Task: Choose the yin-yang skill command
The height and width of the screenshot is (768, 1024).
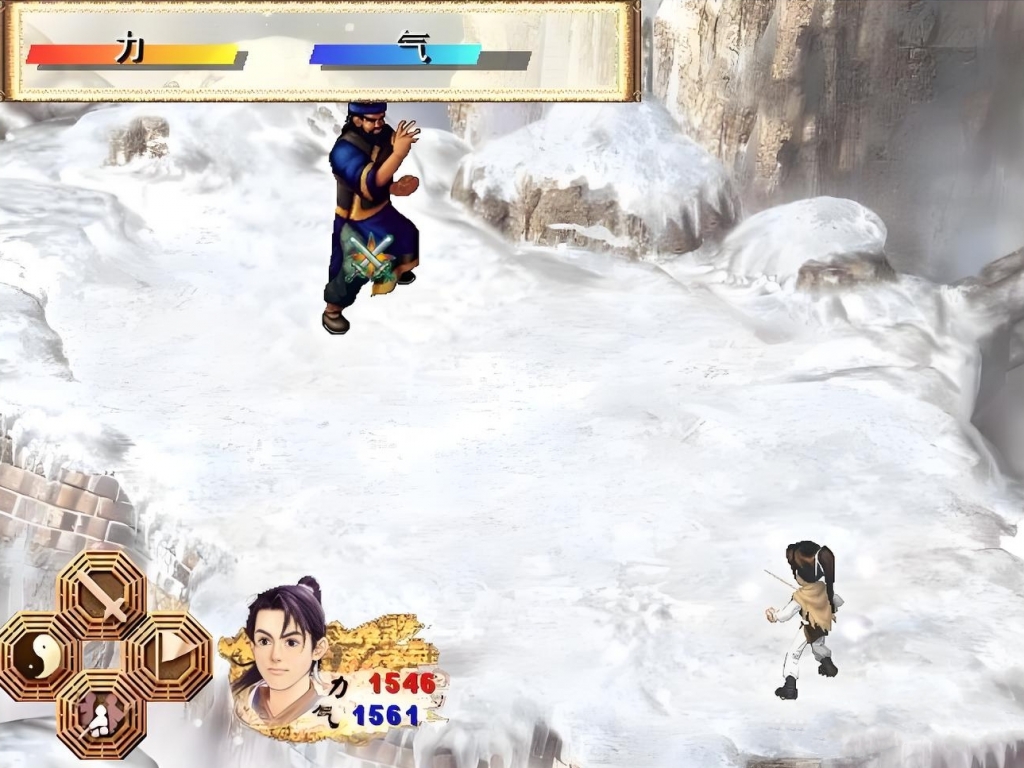Action: coord(39,656)
